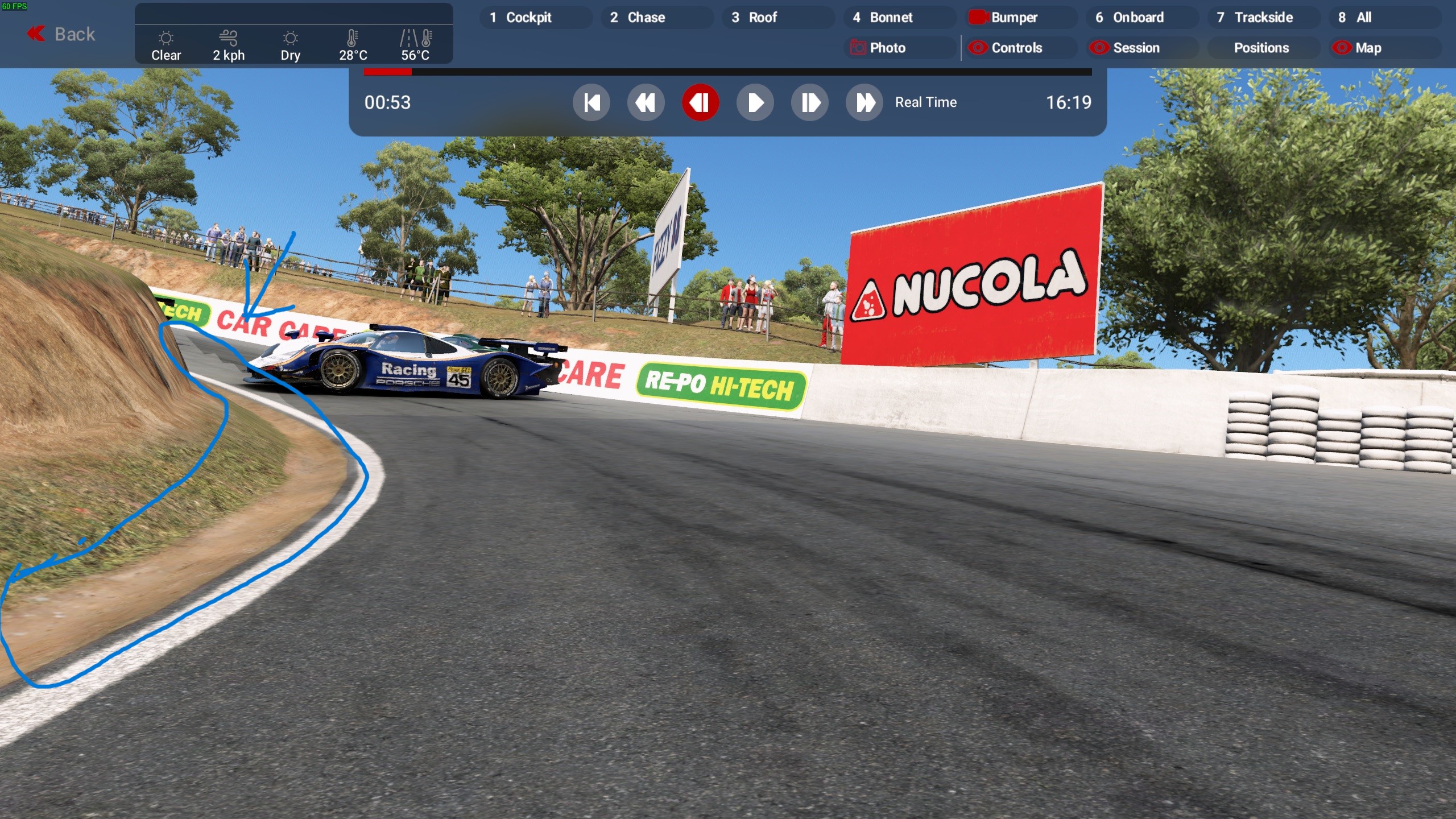Click the red reverse-play button
This screenshot has width=1456, height=819.
point(701,103)
